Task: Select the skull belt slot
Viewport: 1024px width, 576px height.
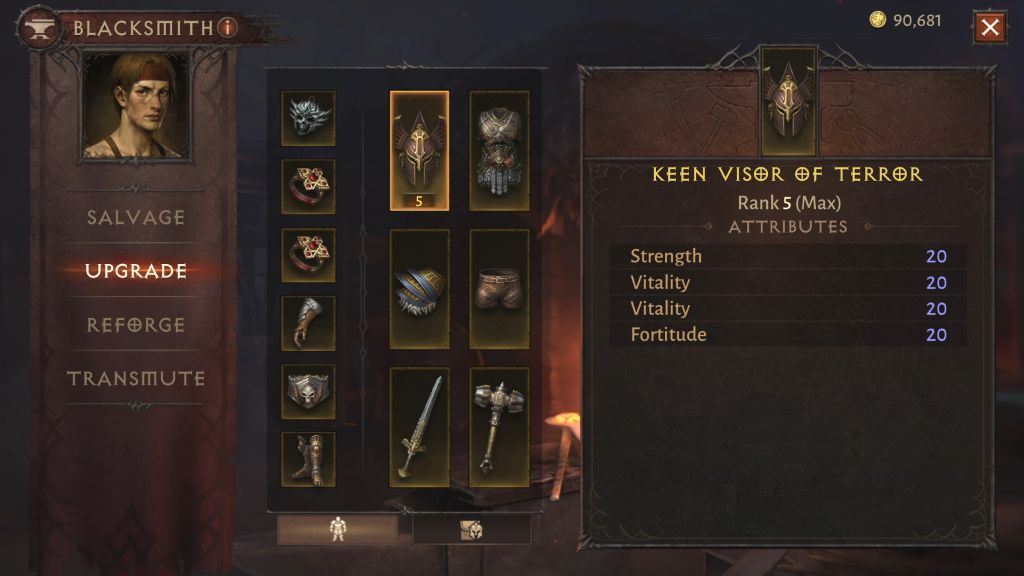Action: [308, 391]
